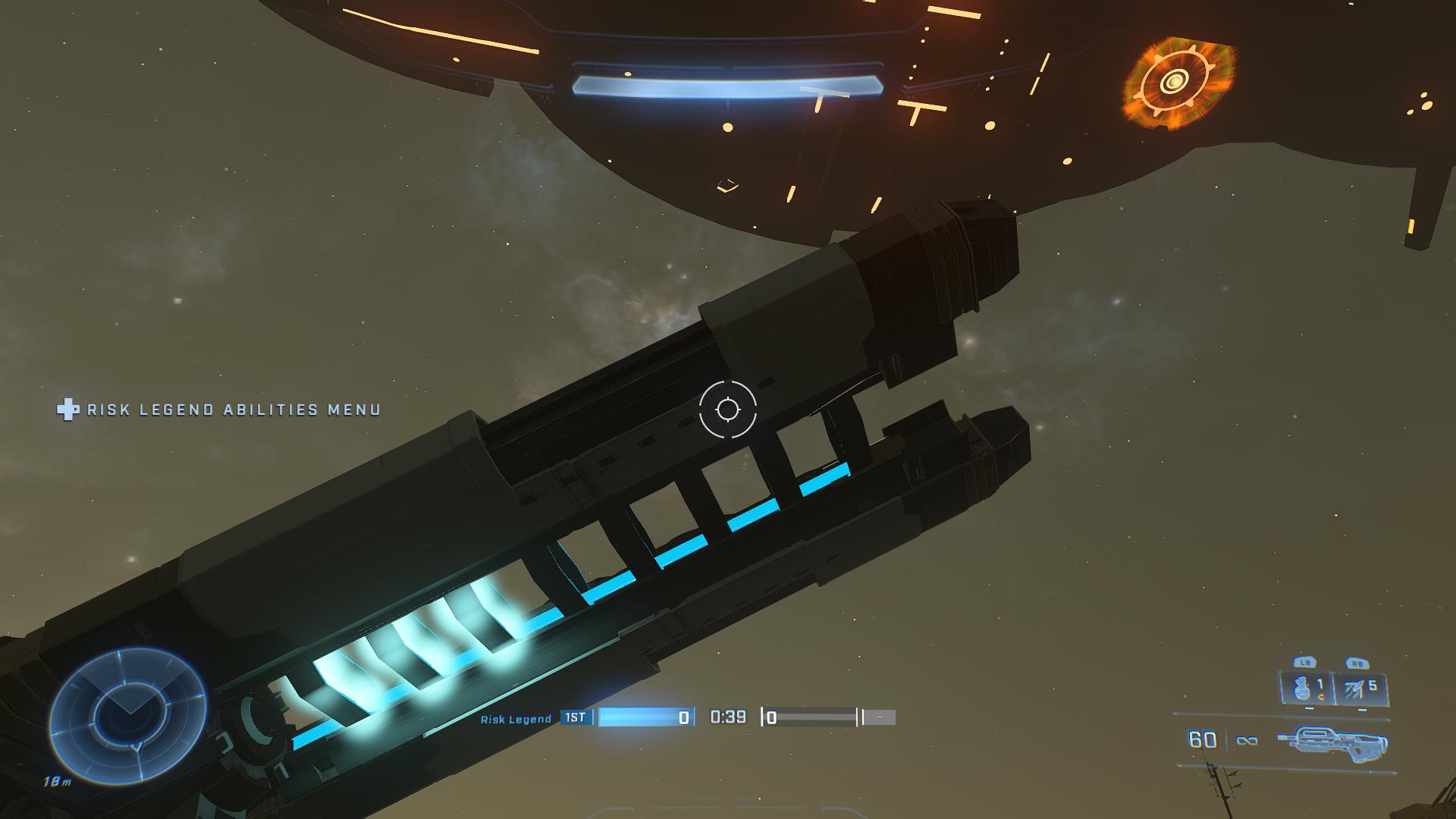Open the Risk Legend Abilities Menu
This screenshot has height=819, width=1456.
[220, 410]
